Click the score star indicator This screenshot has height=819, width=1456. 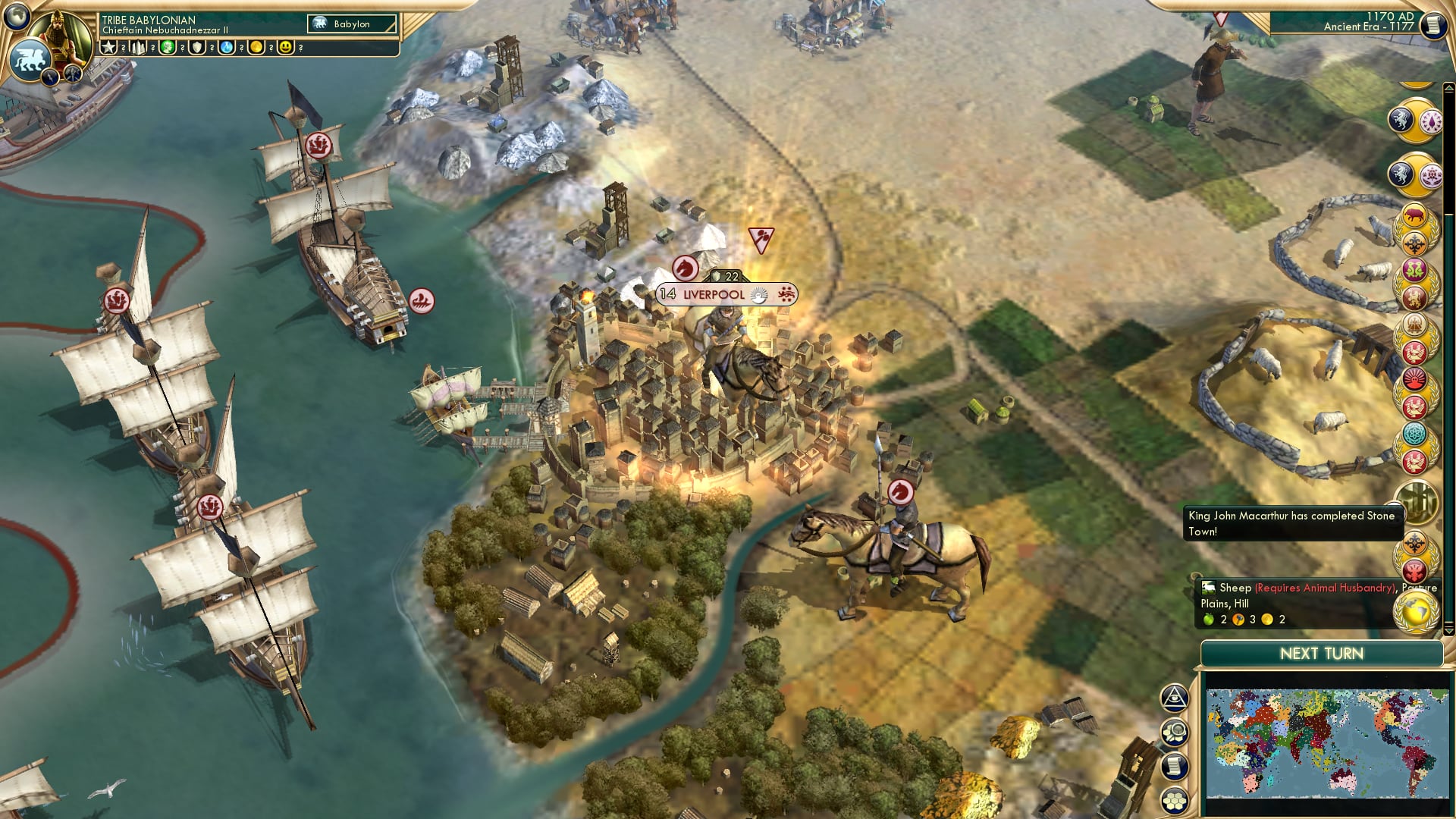click(x=109, y=47)
